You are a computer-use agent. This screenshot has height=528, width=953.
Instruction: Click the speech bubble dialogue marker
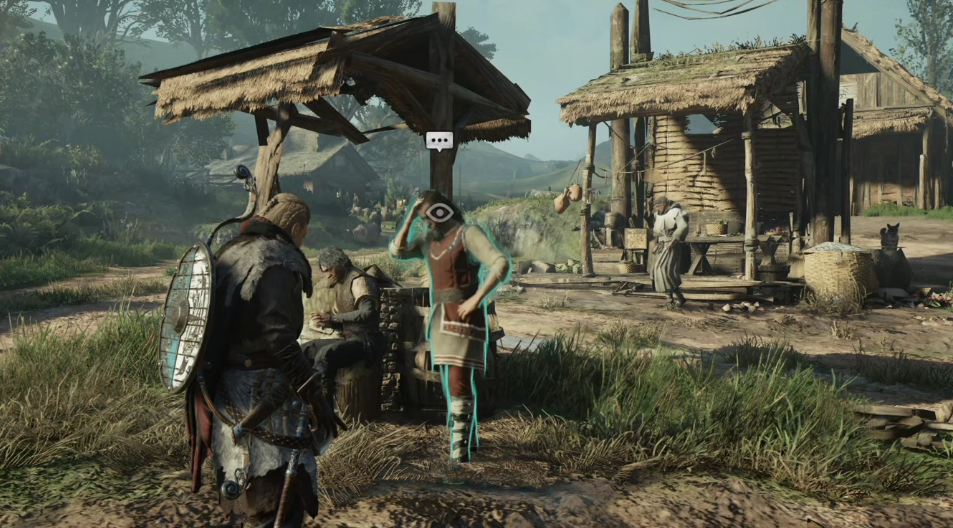tap(439, 141)
